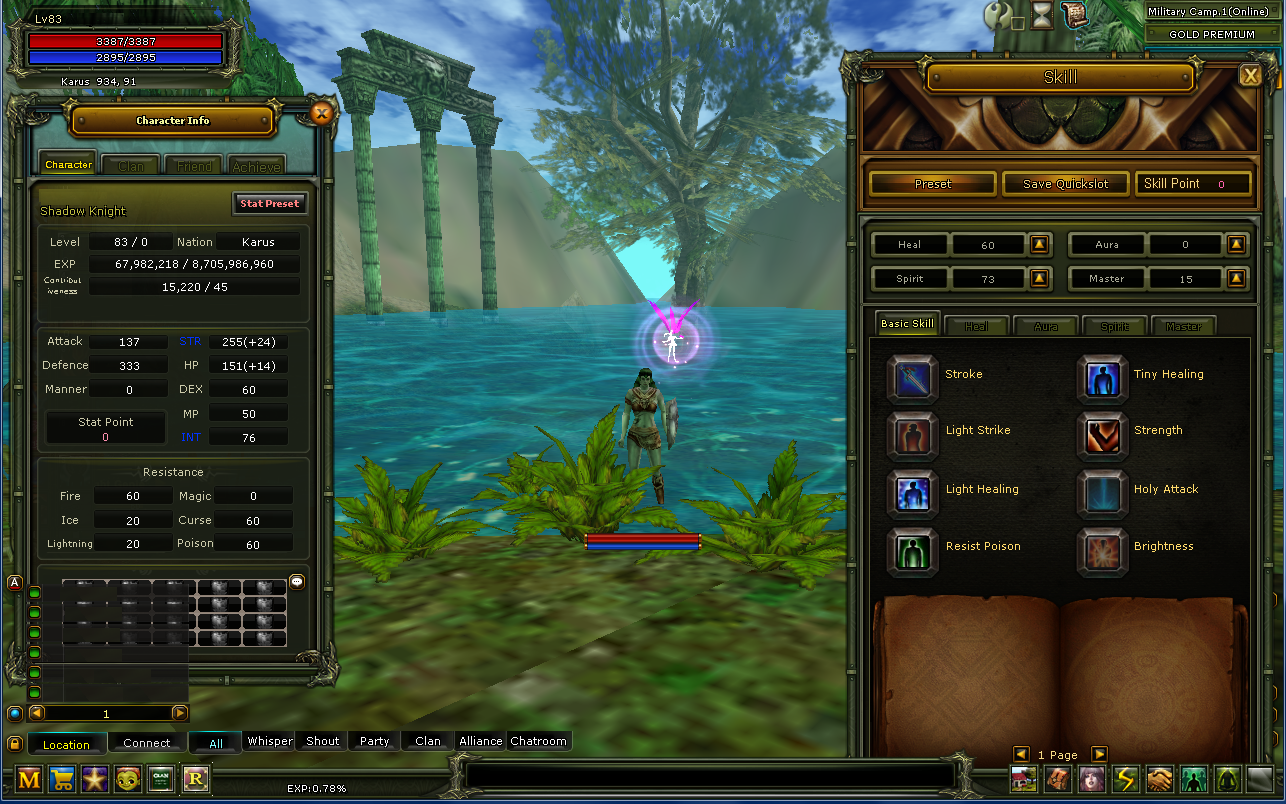This screenshot has width=1286, height=804.
Task: Open the Stat Preset options
Action: tap(269, 204)
